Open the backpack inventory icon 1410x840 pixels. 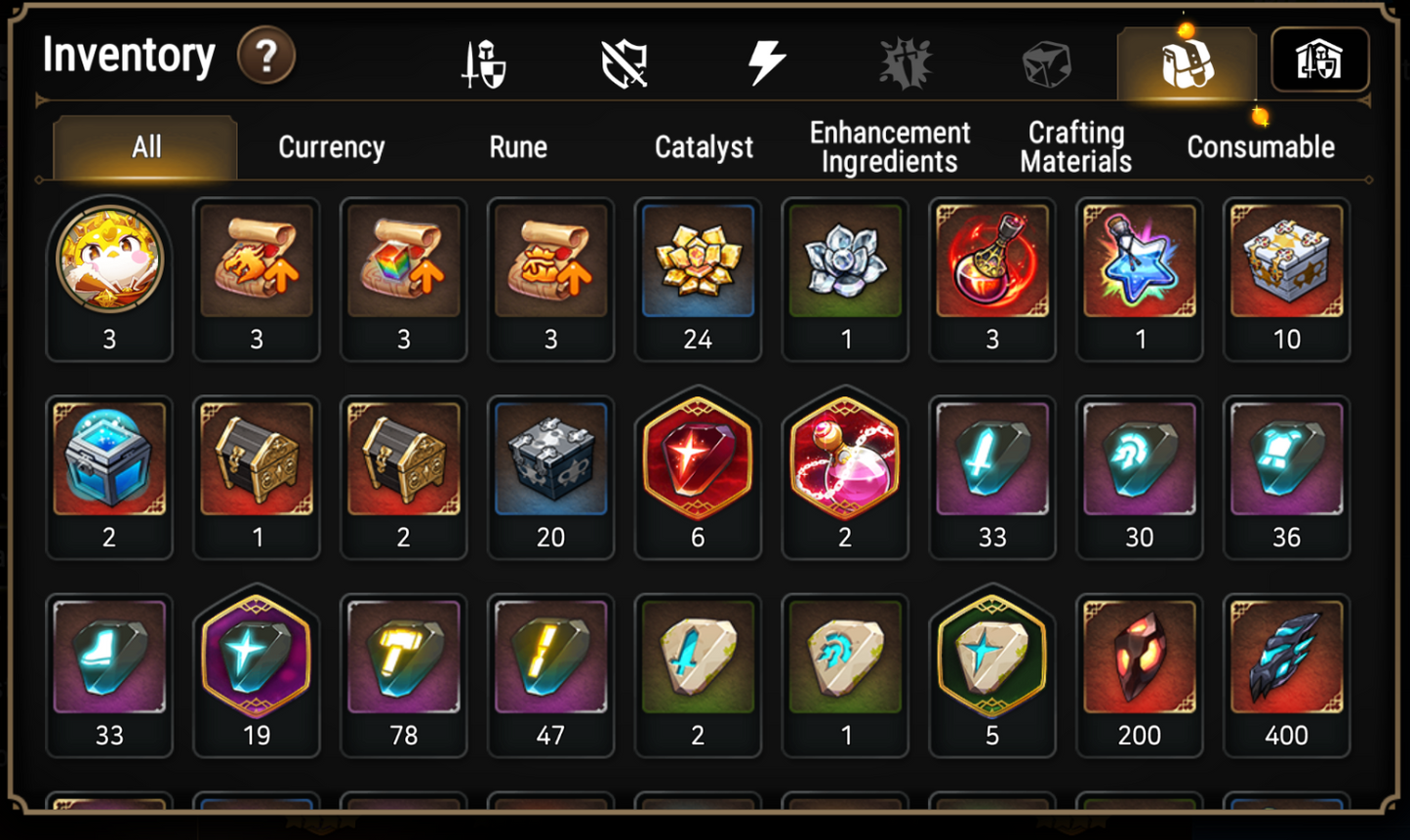click(x=1187, y=60)
